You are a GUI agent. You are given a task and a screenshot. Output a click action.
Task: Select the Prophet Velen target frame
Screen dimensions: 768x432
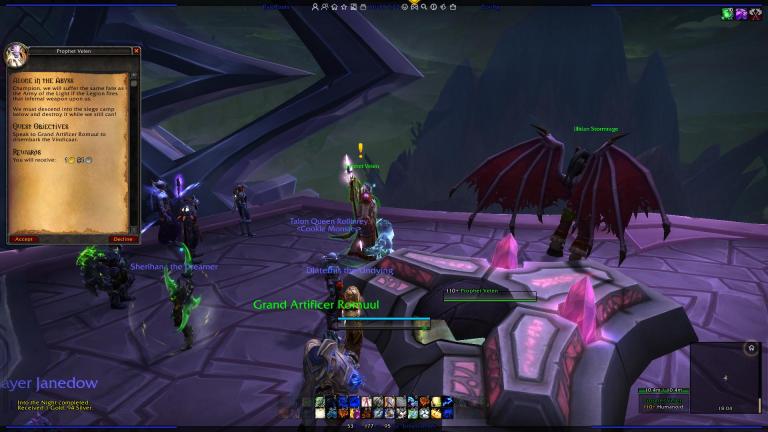(x=490, y=293)
